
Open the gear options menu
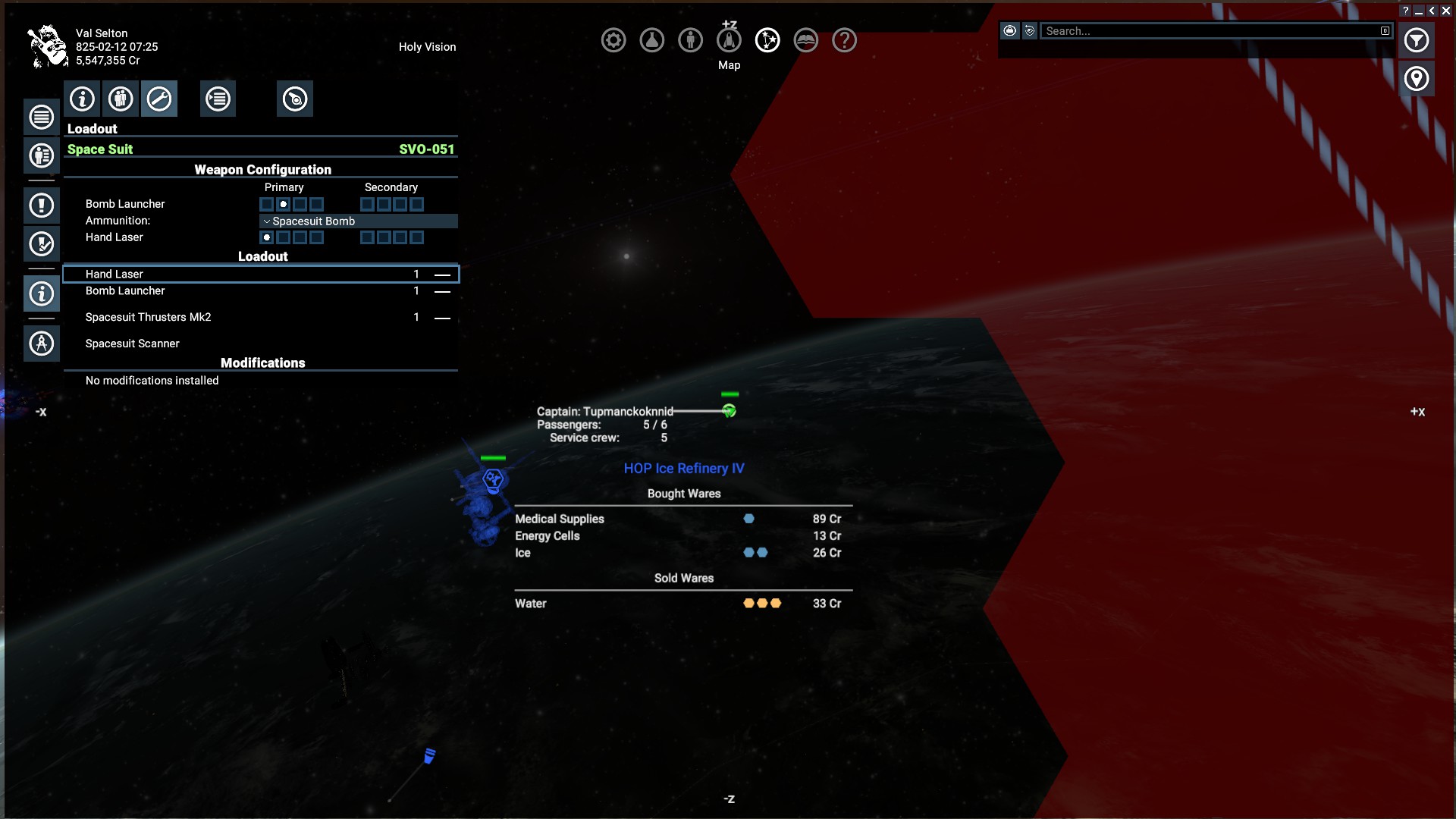click(x=613, y=40)
